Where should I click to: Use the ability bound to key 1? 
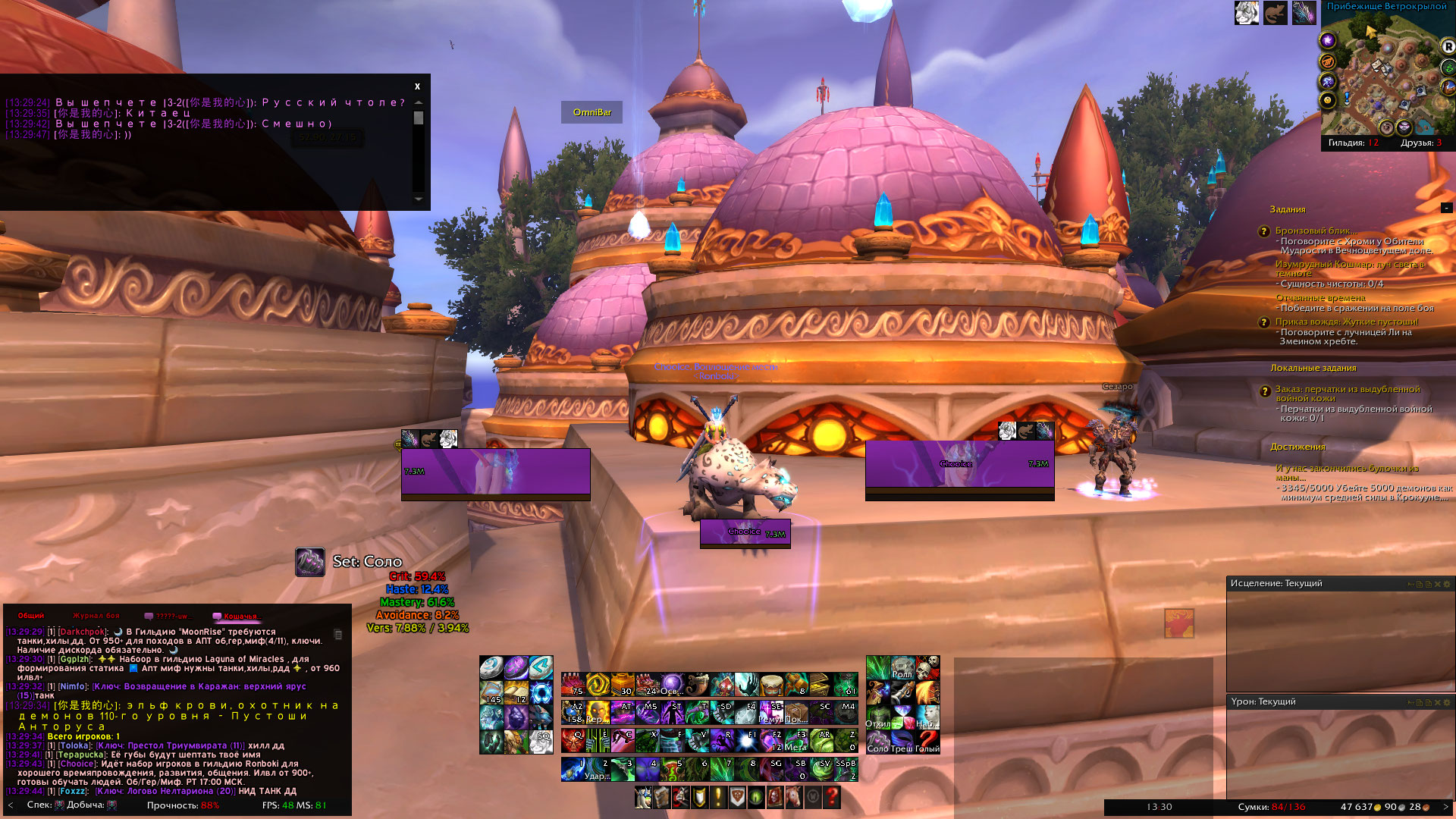click(x=573, y=769)
